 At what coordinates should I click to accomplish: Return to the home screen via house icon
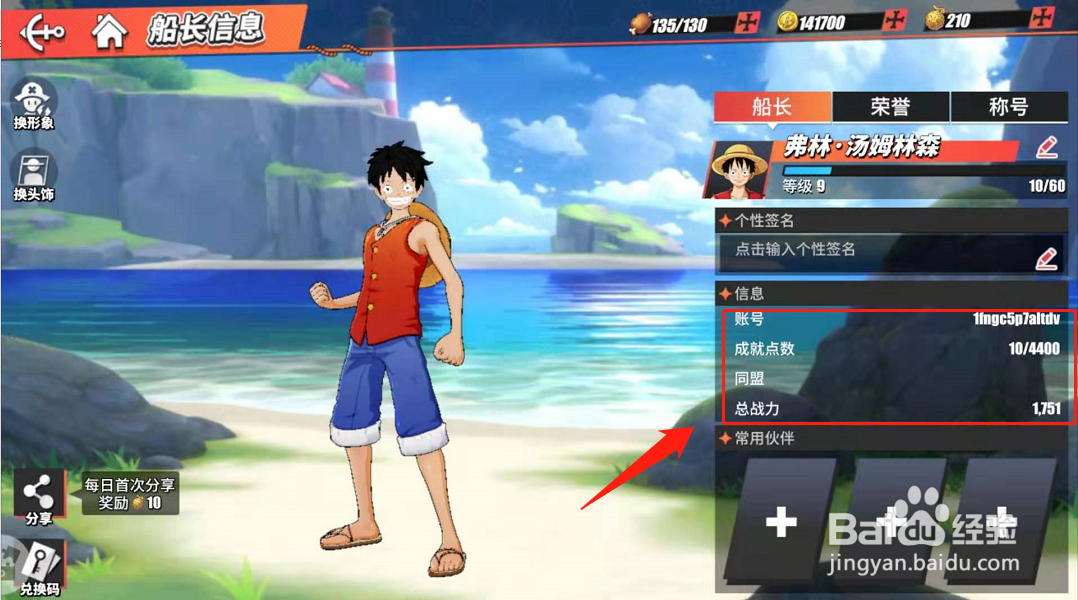click(x=109, y=31)
